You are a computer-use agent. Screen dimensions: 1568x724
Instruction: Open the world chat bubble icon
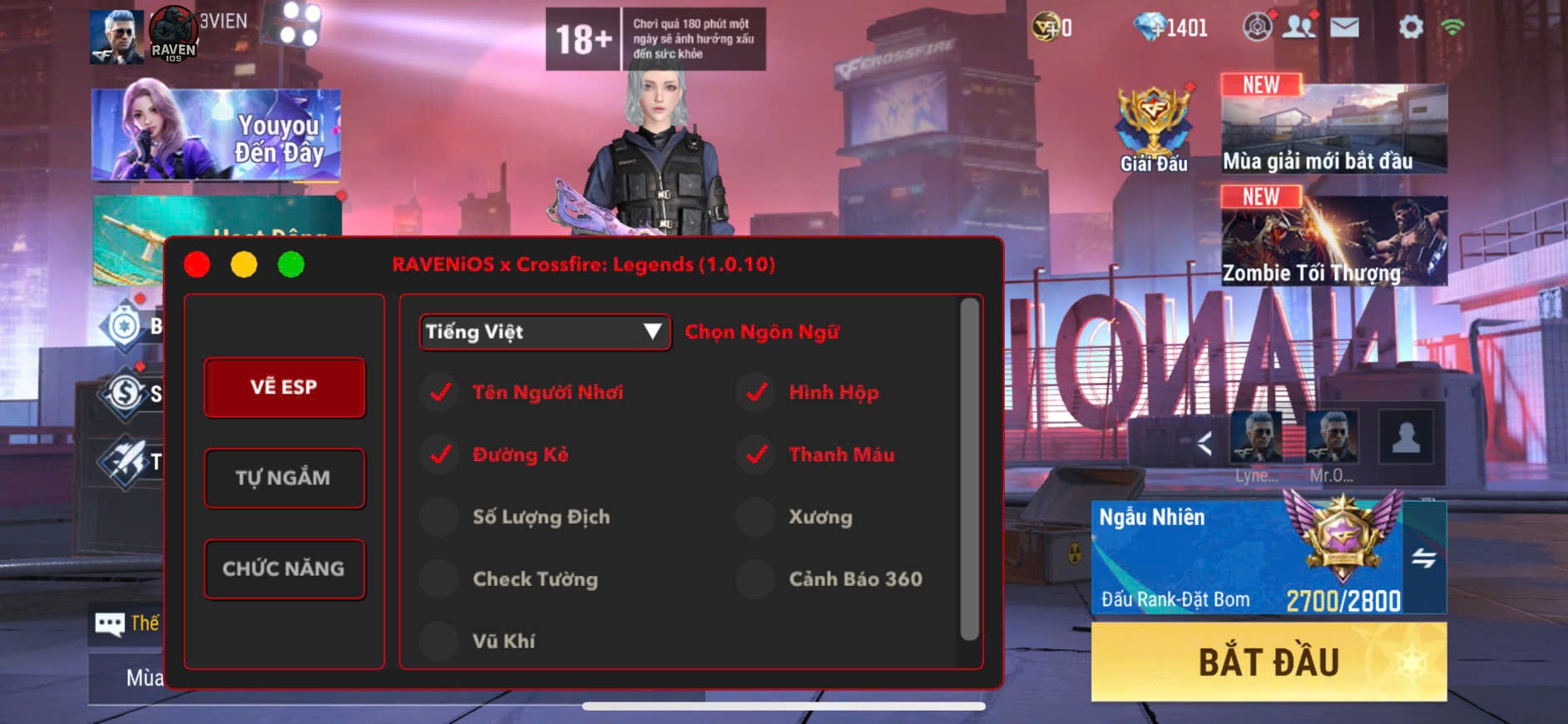point(109,624)
